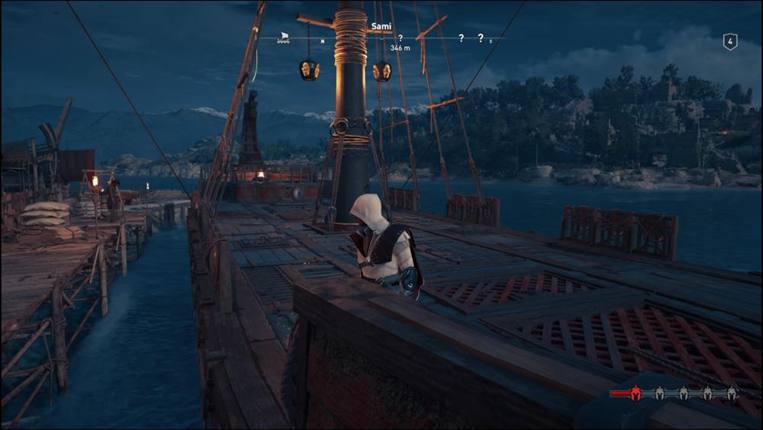Click the Sami question mark marker

[x=400, y=38]
